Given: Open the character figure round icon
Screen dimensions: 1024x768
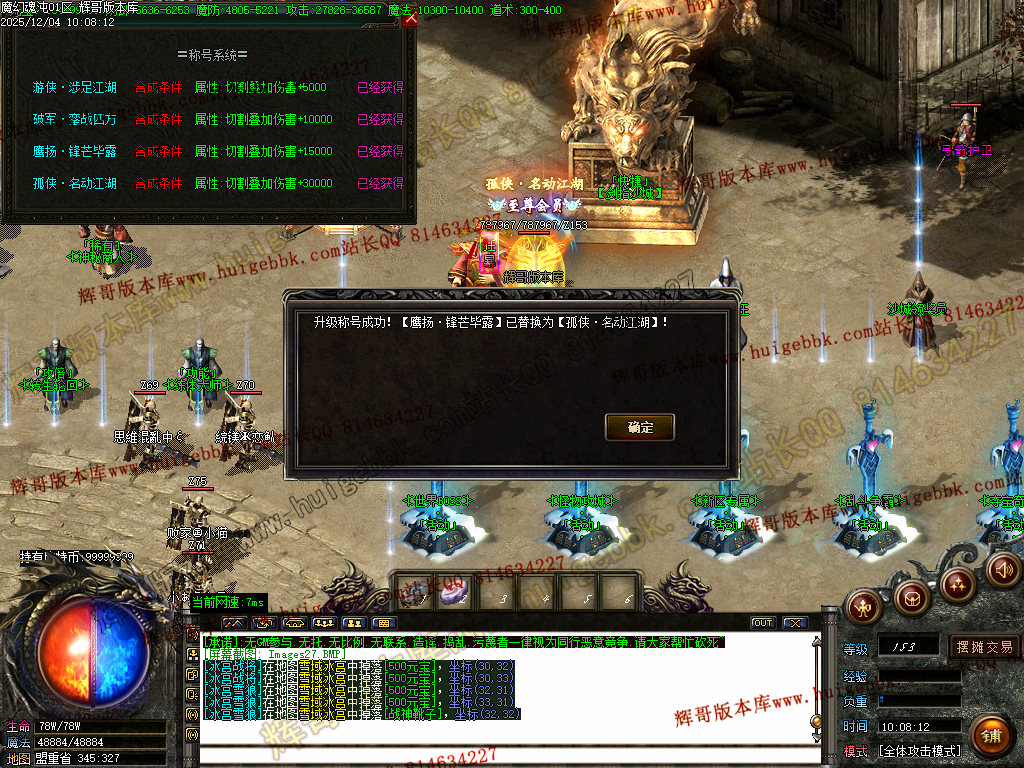Looking at the screenshot, I should (x=863, y=605).
